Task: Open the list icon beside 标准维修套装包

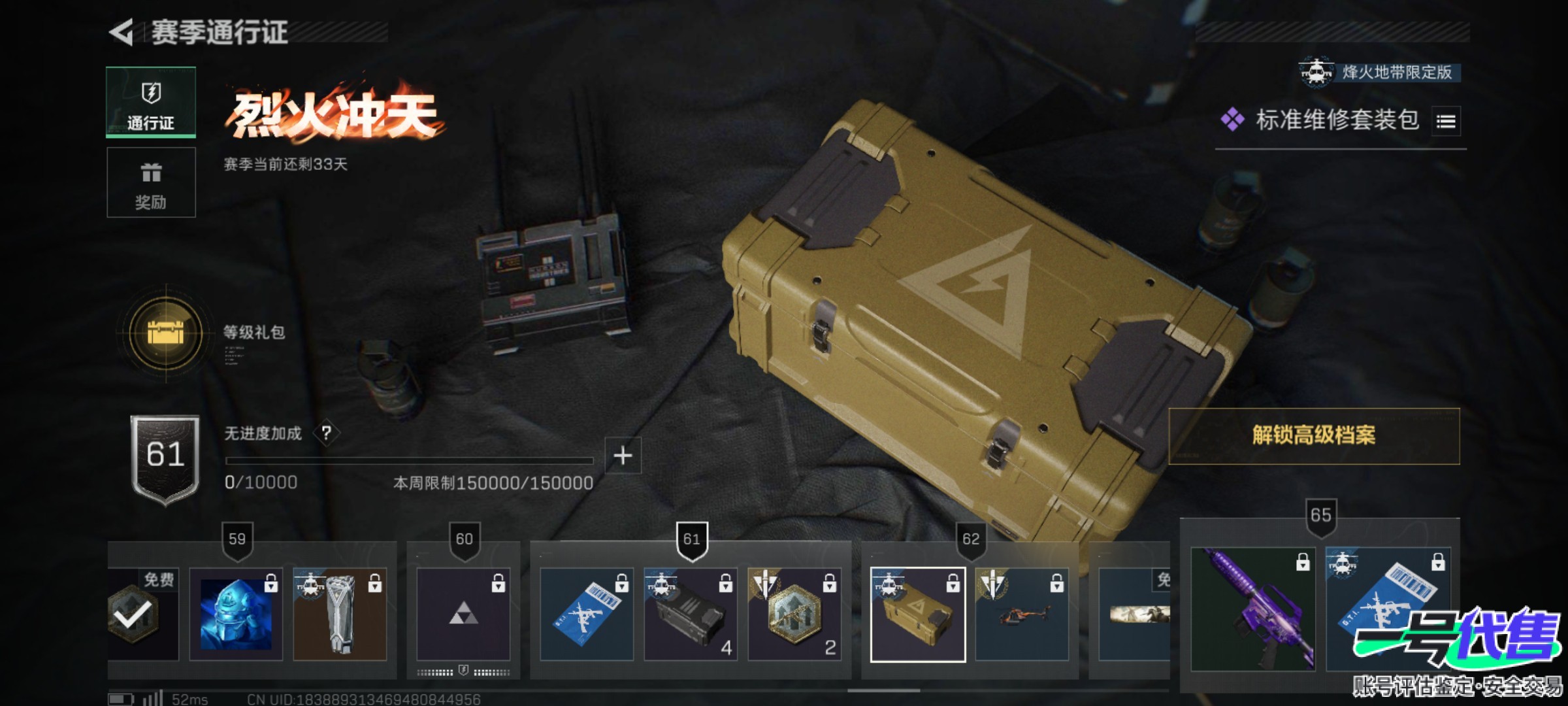Action: tap(1445, 122)
